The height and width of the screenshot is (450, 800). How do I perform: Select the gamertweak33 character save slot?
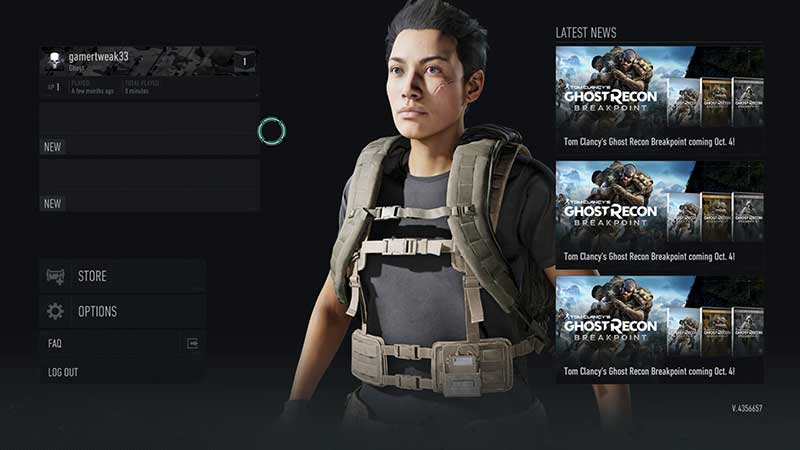pos(148,72)
